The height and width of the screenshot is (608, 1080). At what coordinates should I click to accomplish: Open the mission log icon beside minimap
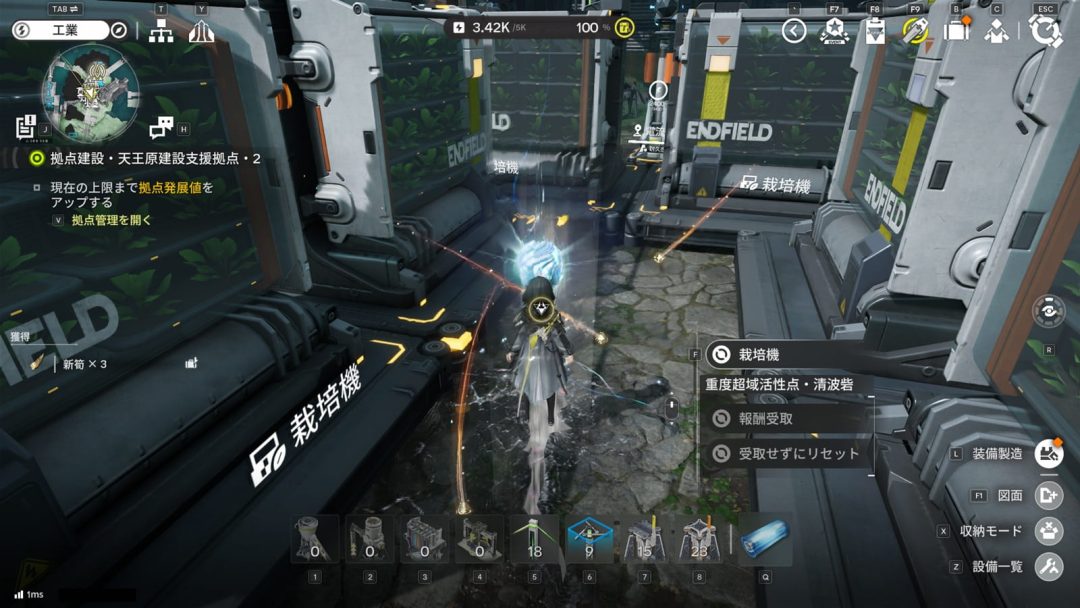(x=26, y=126)
